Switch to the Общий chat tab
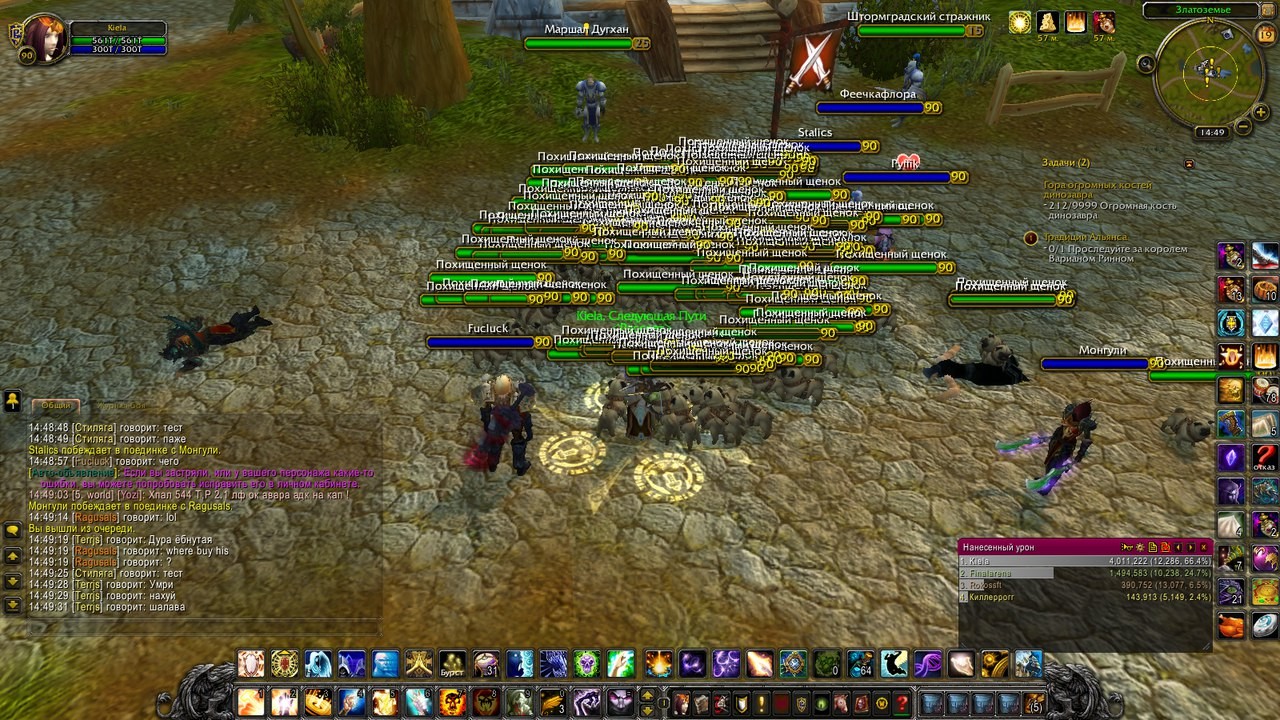Viewport: 1280px width, 720px height. 57,405
